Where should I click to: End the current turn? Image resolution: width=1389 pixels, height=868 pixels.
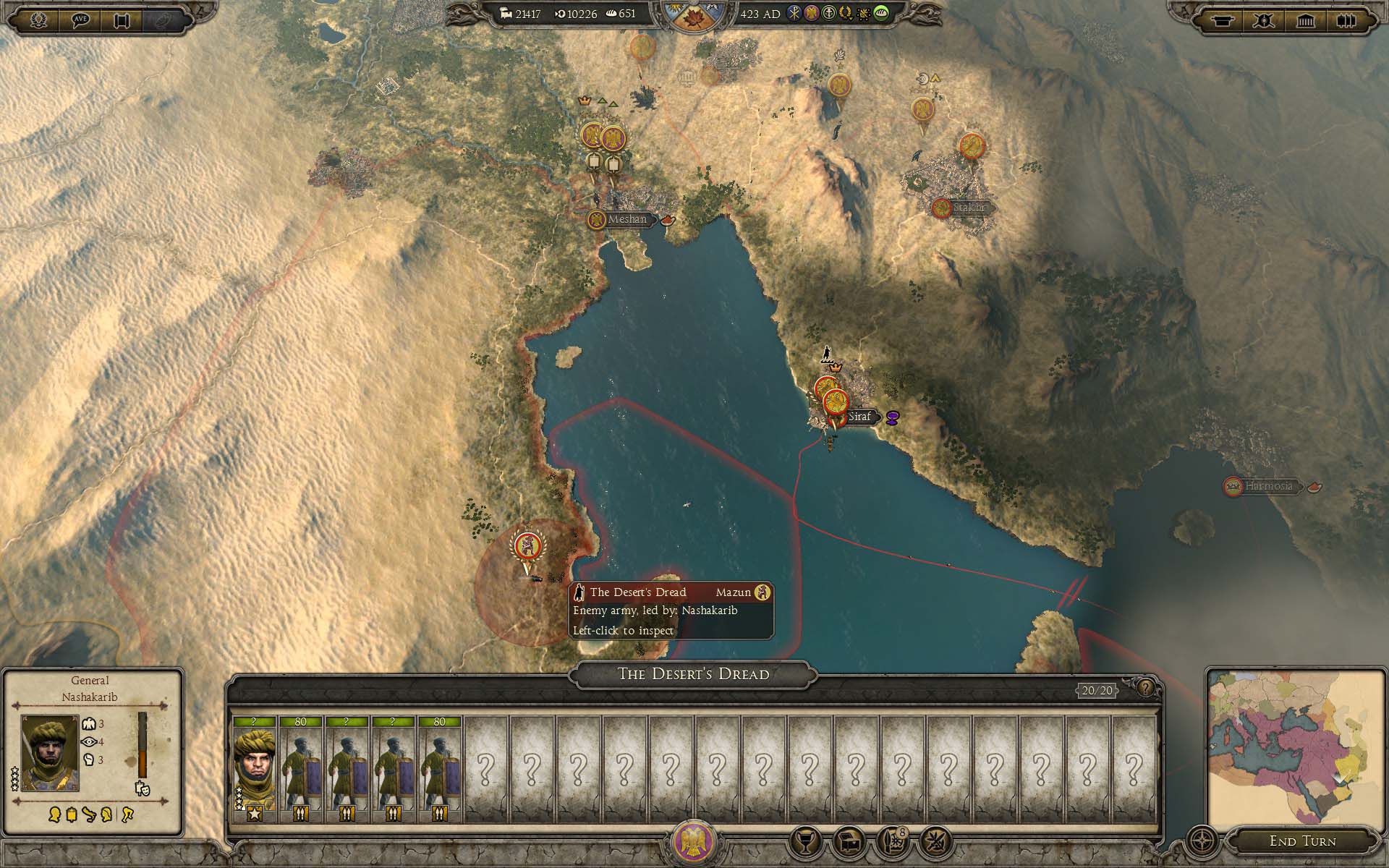click(1302, 841)
